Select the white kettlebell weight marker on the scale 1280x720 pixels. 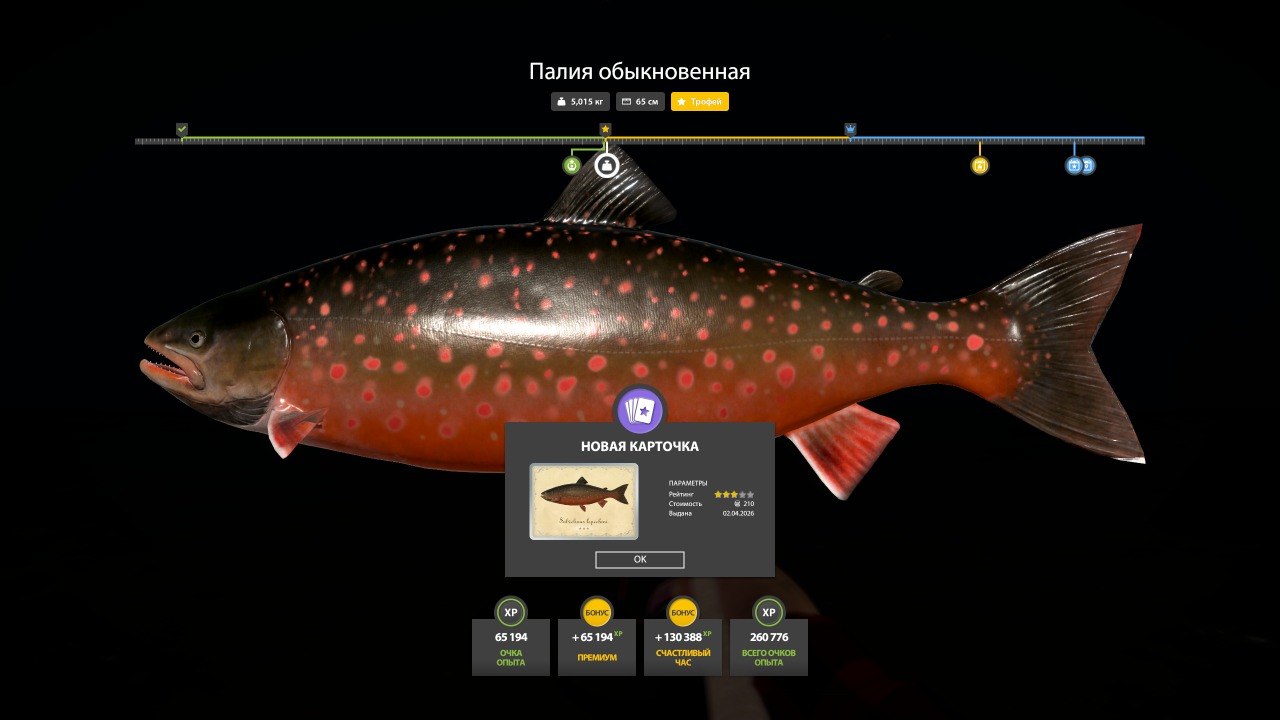click(x=607, y=164)
